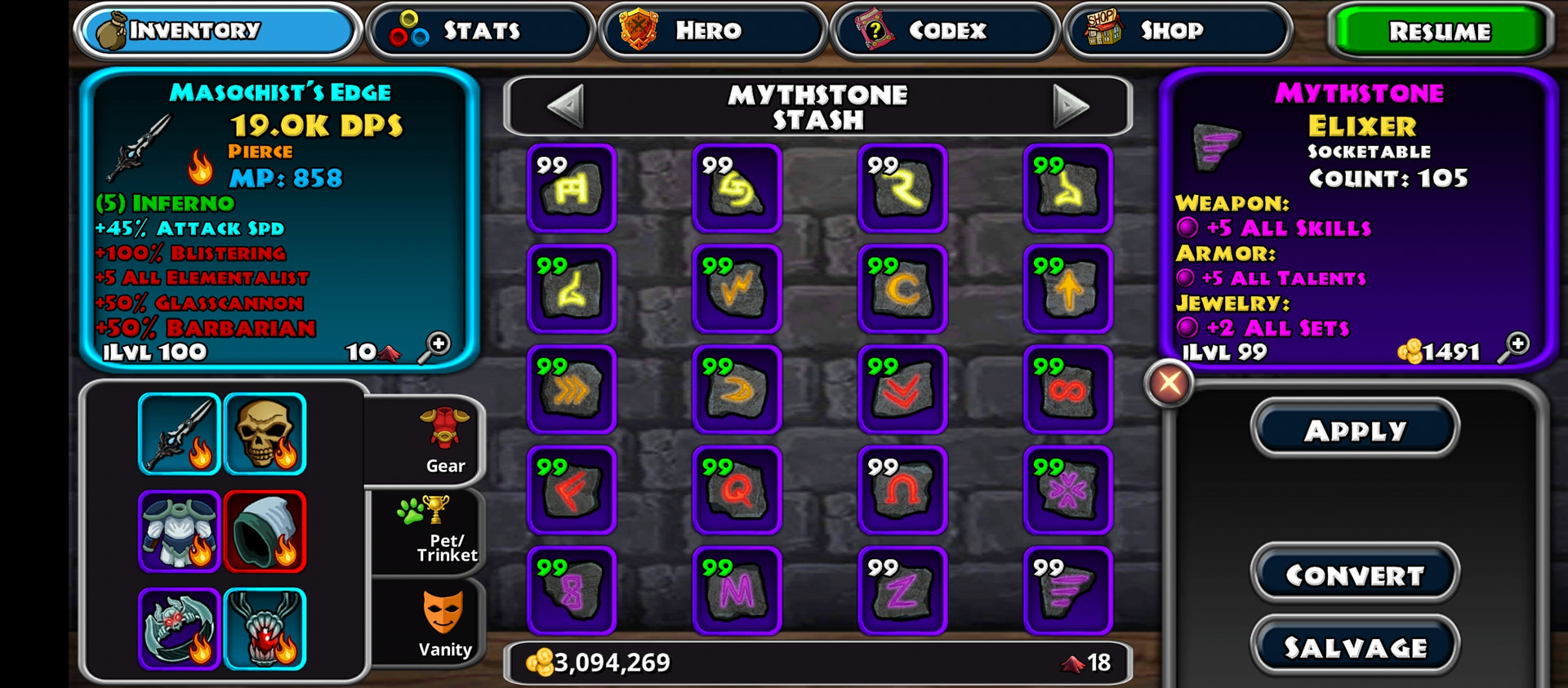
Task: Apply the Elixer mythstone
Action: [1355, 430]
